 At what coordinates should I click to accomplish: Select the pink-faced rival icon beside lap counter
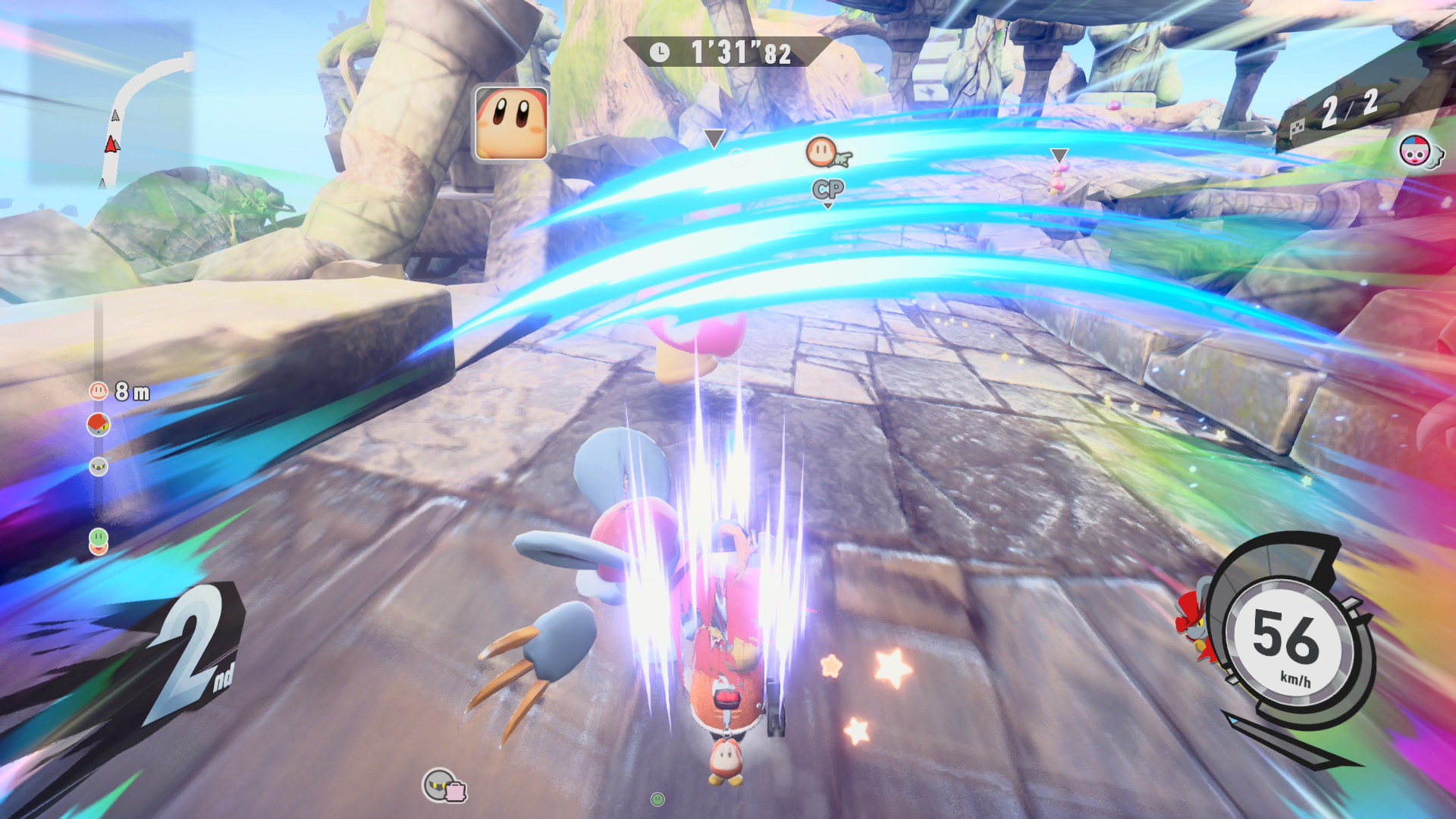1414,152
